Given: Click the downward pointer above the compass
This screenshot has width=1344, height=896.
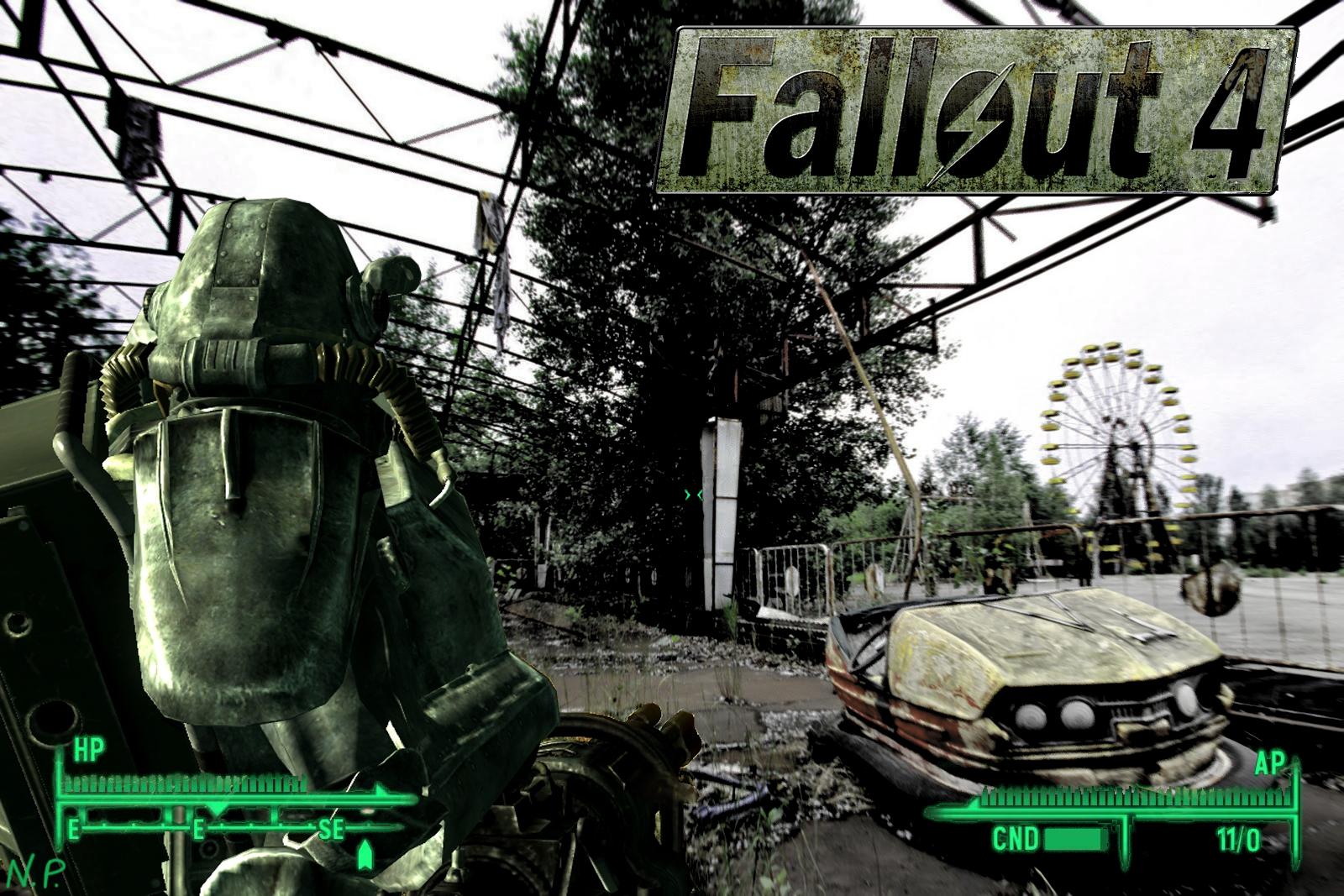Looking at the screenshot, I should (x=216, y=809).
